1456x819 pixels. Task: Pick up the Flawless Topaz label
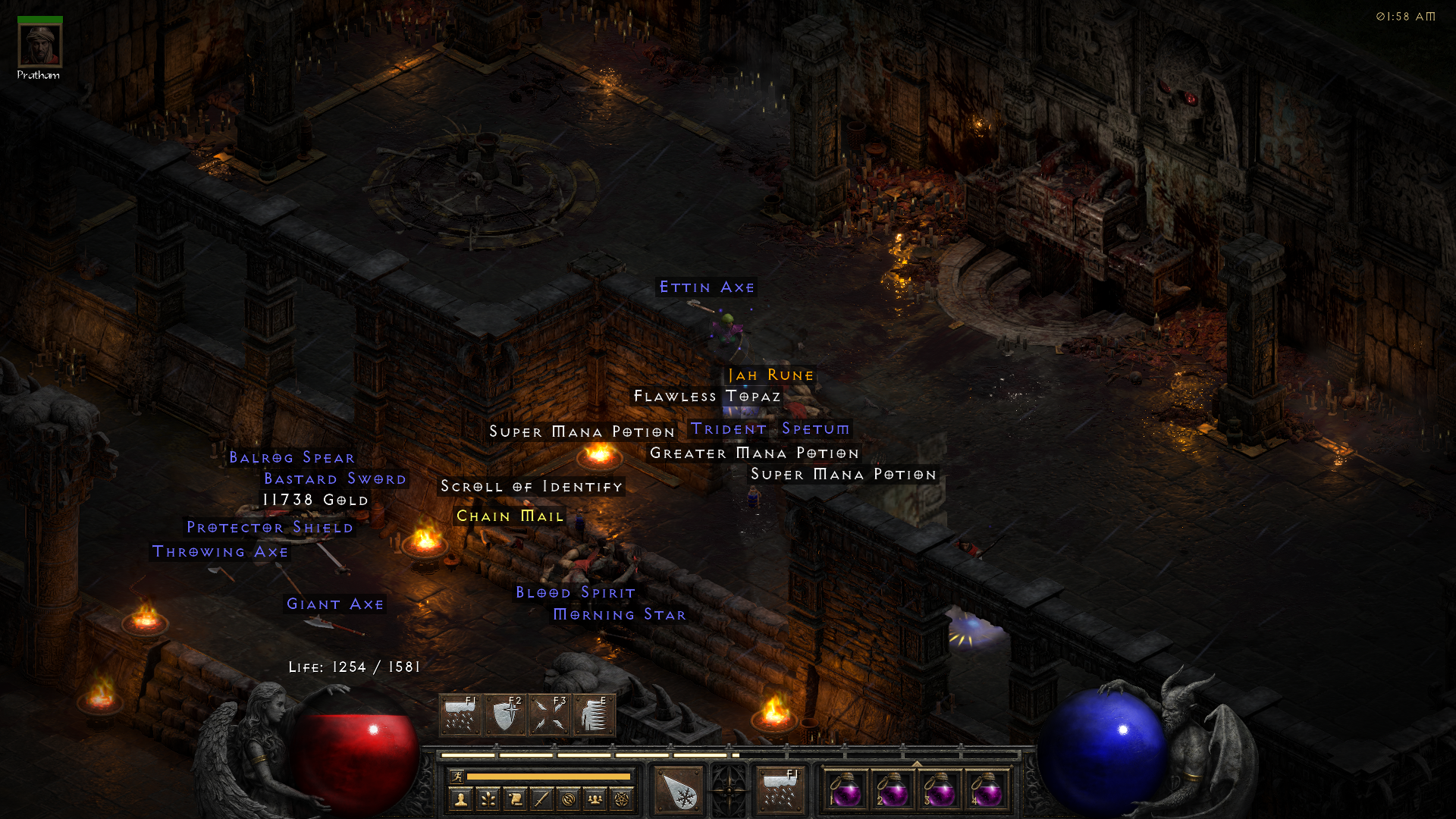(x=707, y=397)
